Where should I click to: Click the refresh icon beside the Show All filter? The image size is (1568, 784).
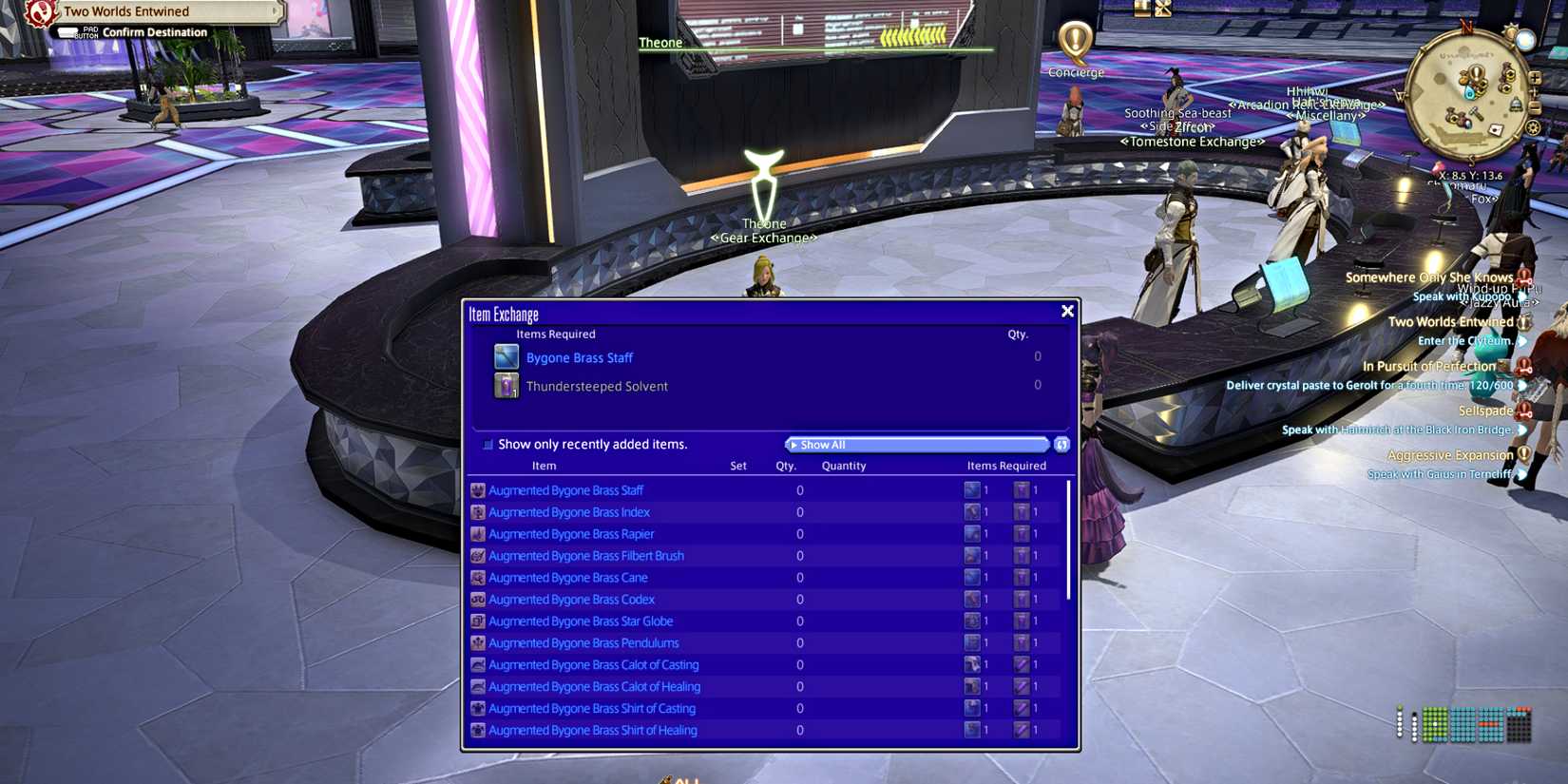coord(1061,444)
